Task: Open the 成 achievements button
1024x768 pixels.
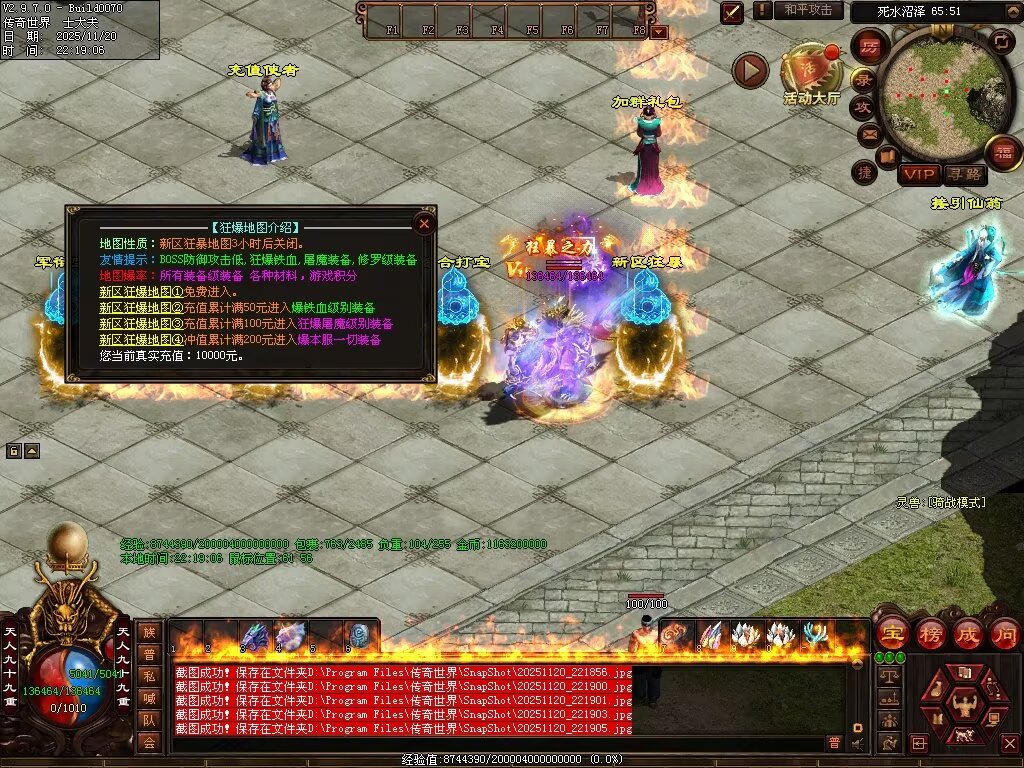Action: pyautogui.click(x=967, y=634)
